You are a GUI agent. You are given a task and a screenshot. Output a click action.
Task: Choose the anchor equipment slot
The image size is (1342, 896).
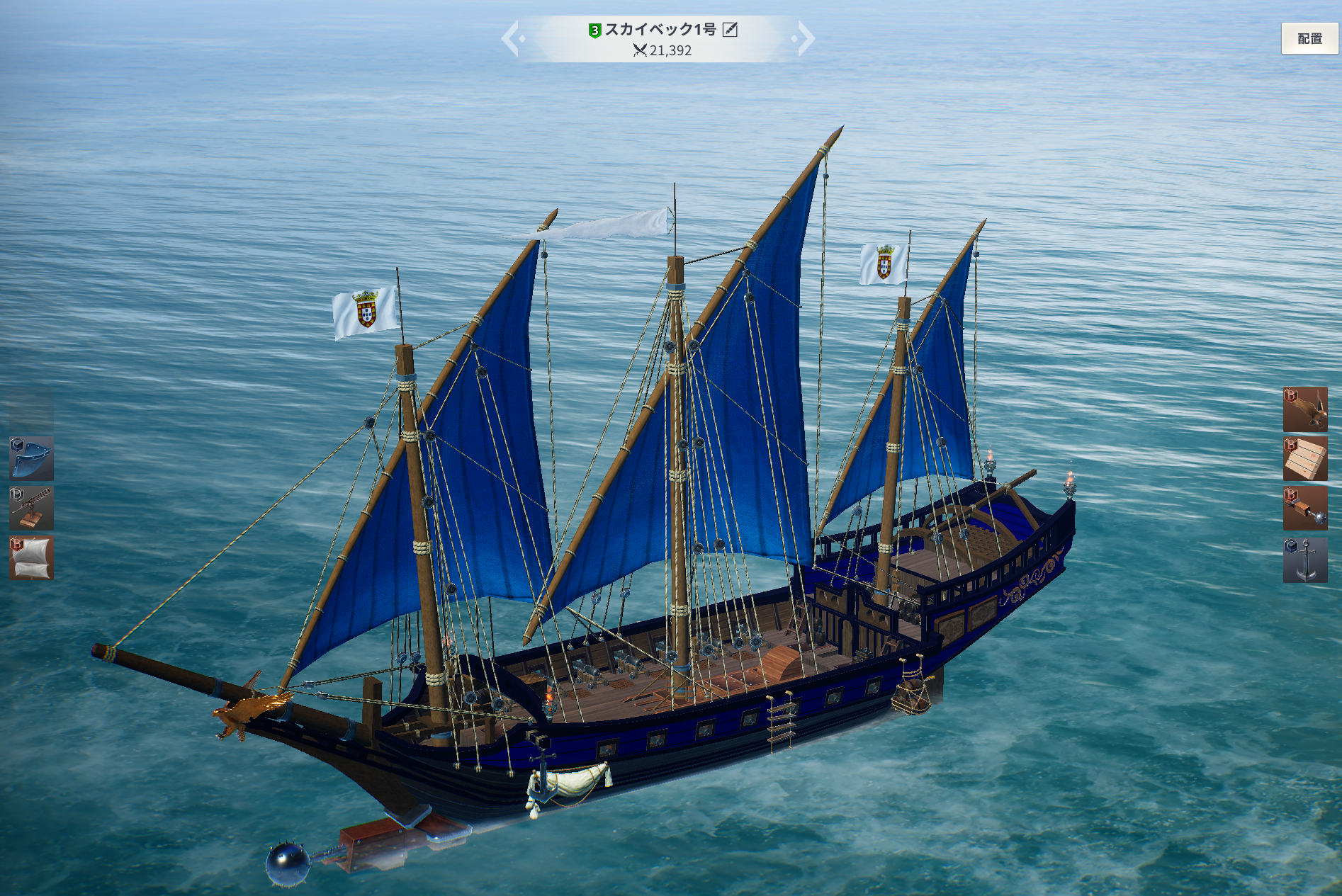1304,560
